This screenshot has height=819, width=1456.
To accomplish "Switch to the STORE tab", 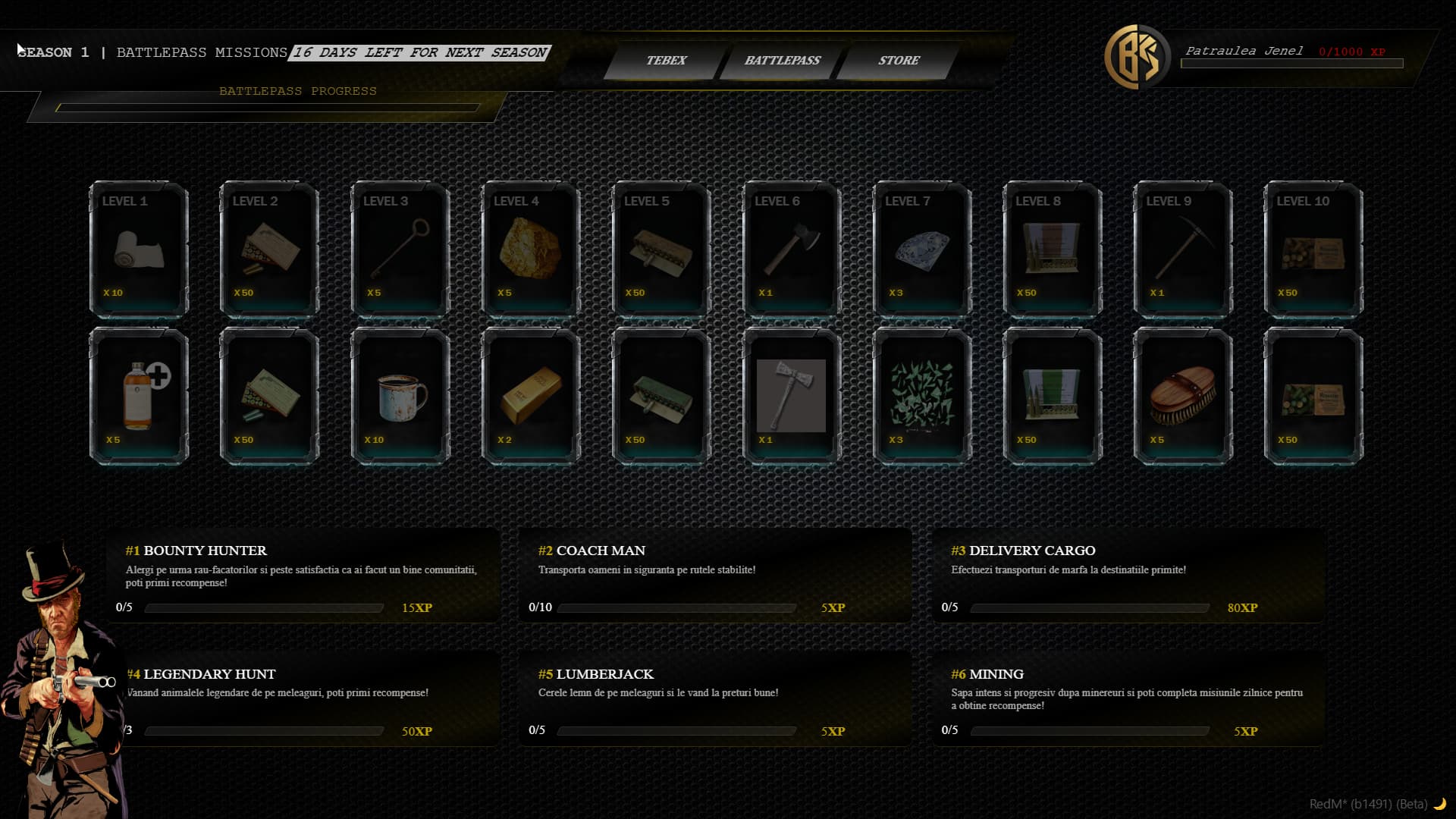I will [899, 61].
